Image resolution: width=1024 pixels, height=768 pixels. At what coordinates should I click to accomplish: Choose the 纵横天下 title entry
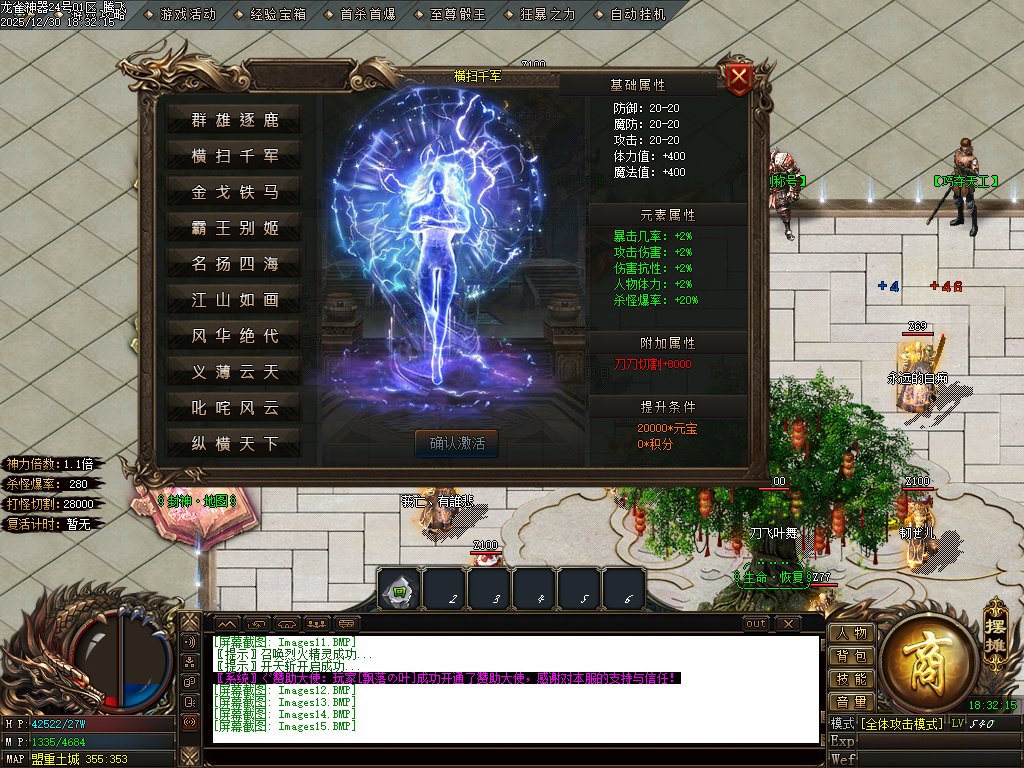coord(235,444)
